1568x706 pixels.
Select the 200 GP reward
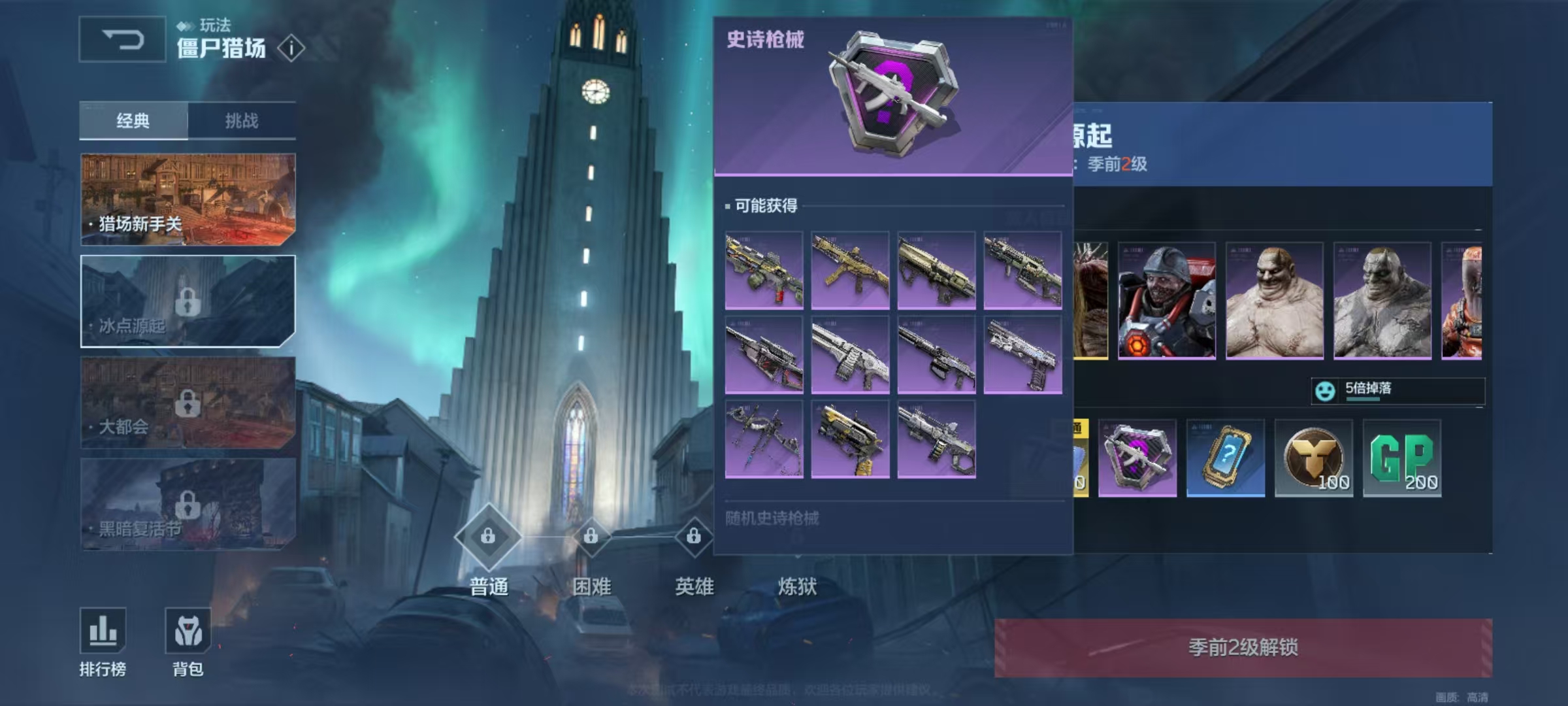[x=1402, y=458]
